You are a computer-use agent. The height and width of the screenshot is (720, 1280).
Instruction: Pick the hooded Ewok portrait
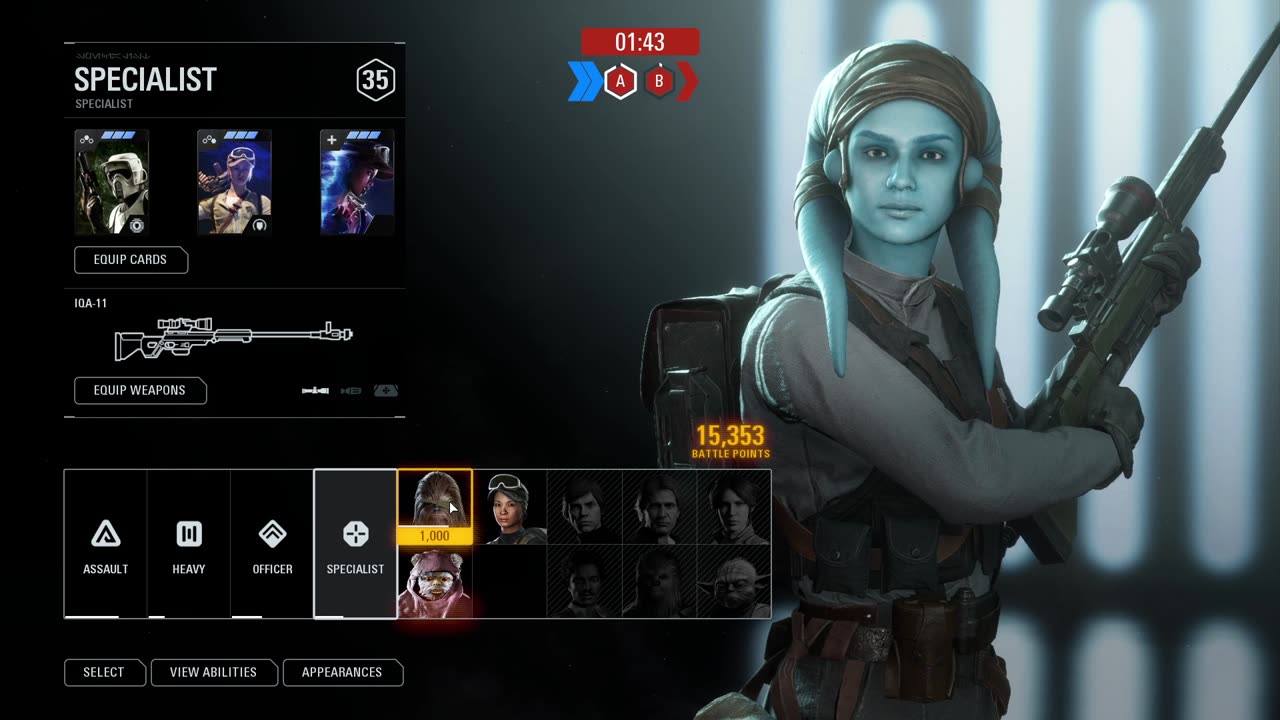tap(435, 582)
